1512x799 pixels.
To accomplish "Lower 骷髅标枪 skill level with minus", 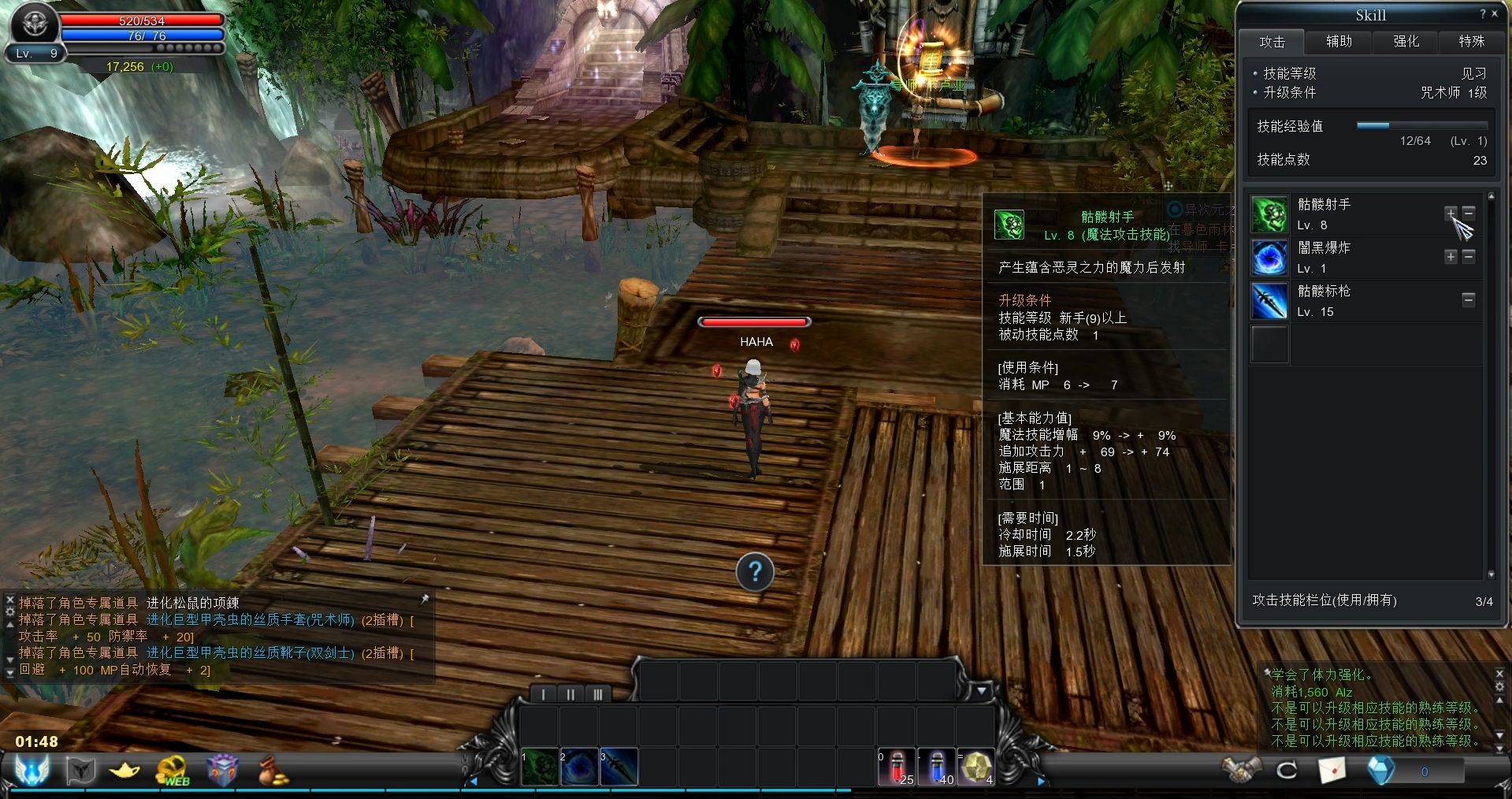I will tap(1469, 300).
